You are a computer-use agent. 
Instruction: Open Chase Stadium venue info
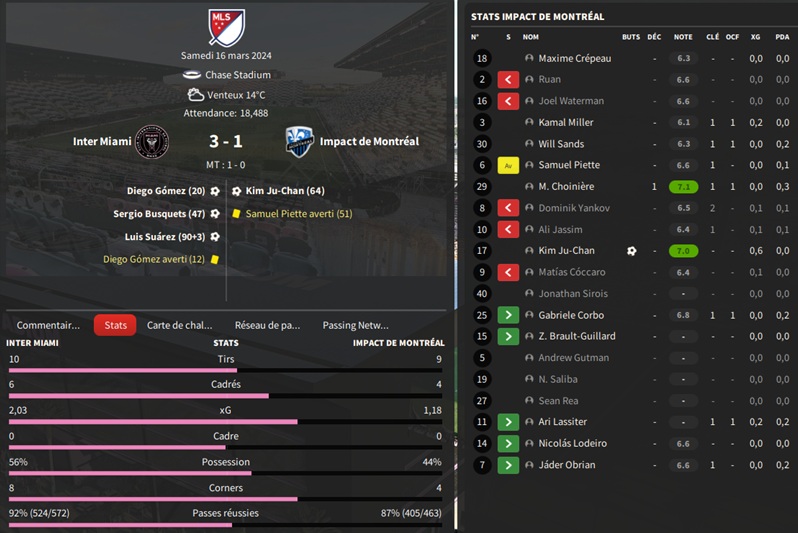238,75
